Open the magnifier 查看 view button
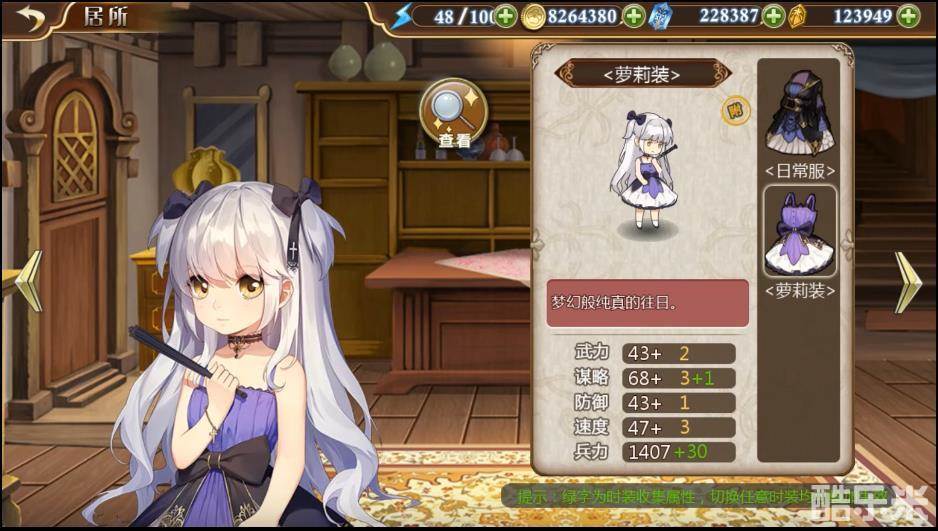938x531 pixels. click(453, 114)
